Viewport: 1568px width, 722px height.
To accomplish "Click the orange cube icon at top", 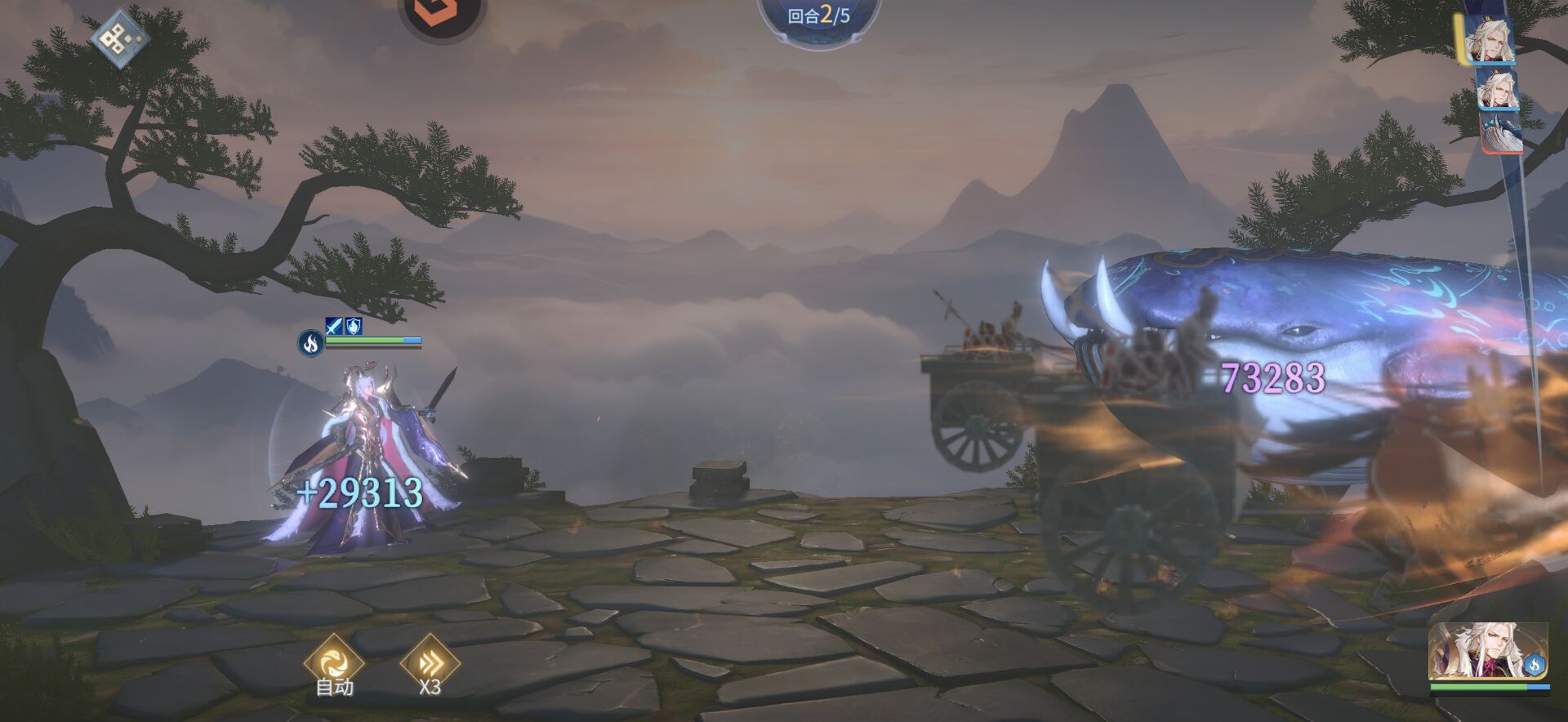I will tap(443, 11).
